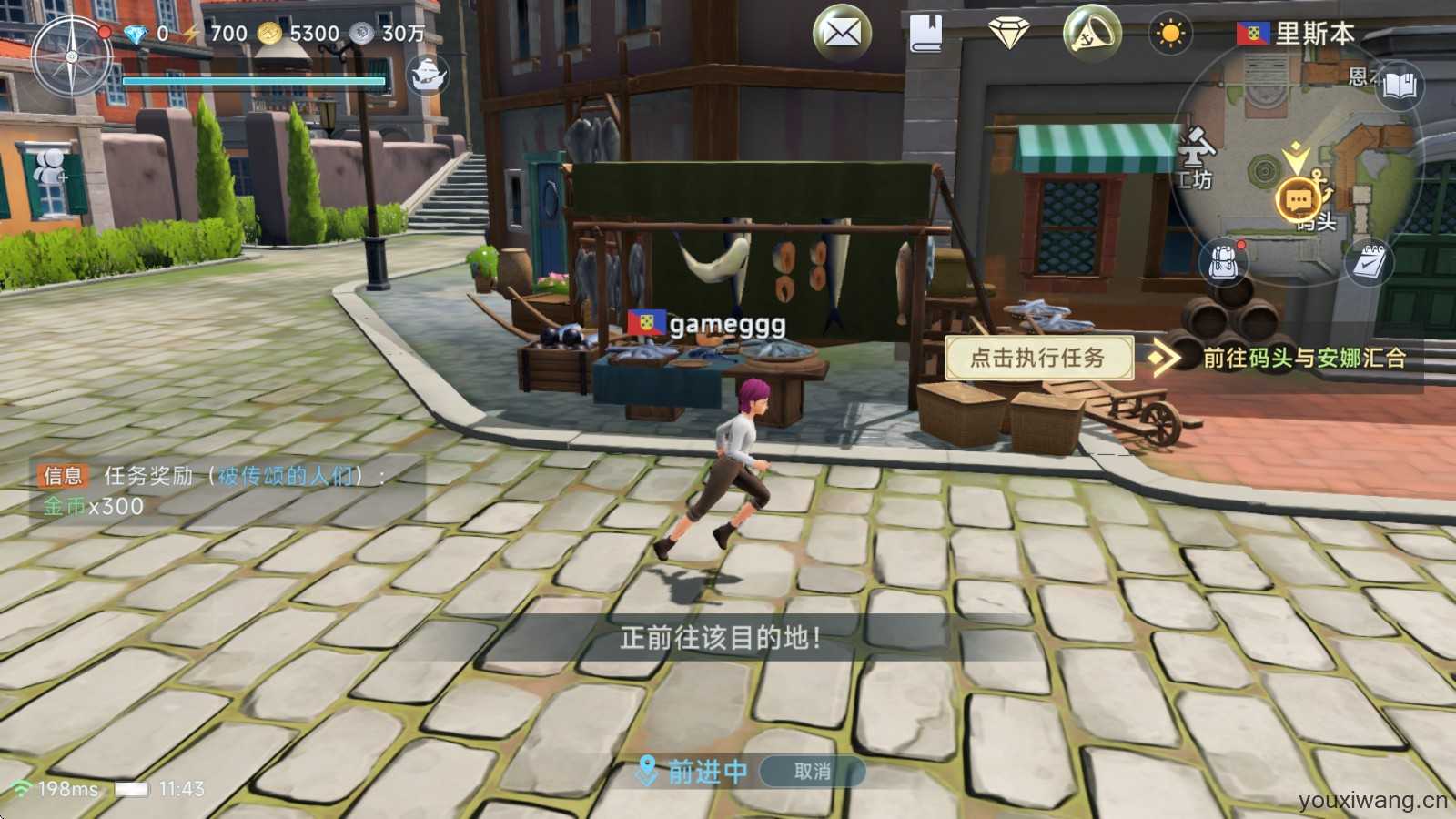Open the compass menu icon
1456x819 pixels.
[x=71, y=57]
